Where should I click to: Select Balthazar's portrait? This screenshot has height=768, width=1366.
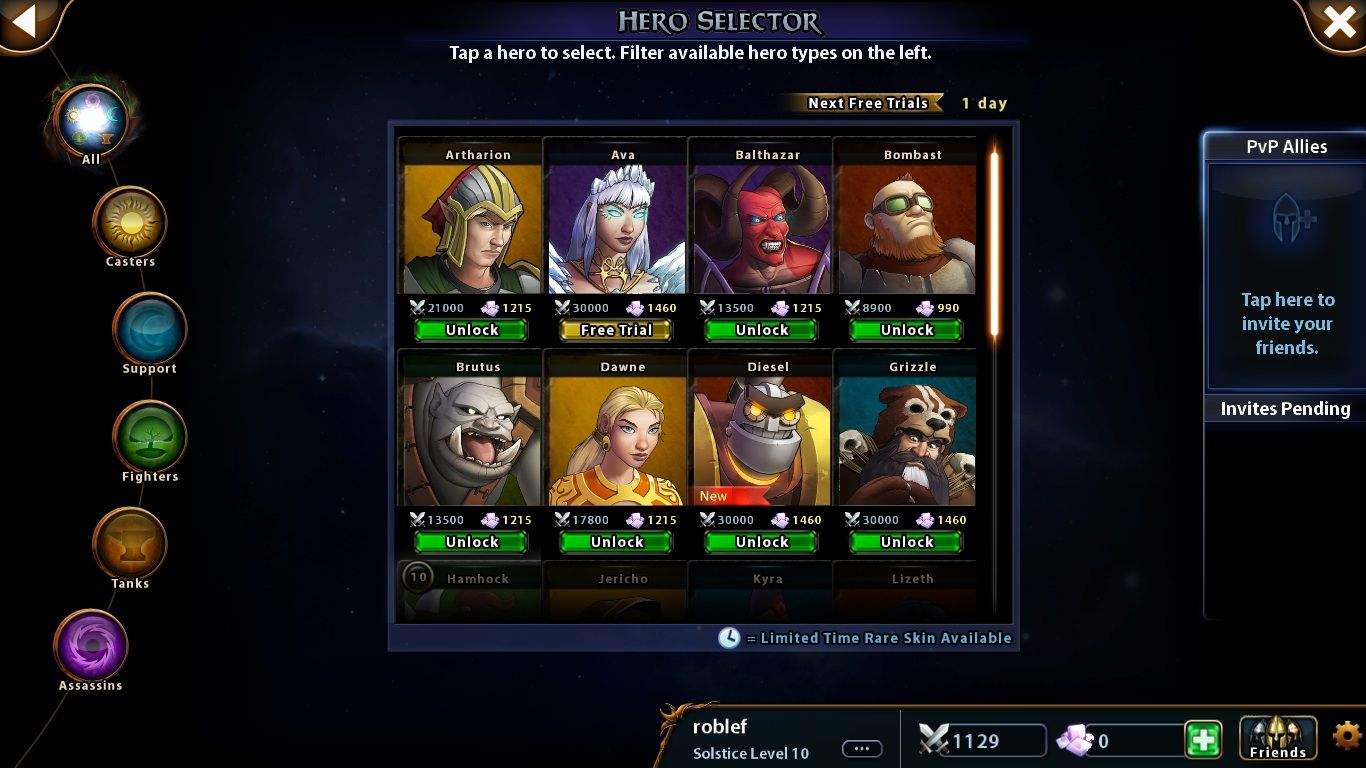coord(762,229)
